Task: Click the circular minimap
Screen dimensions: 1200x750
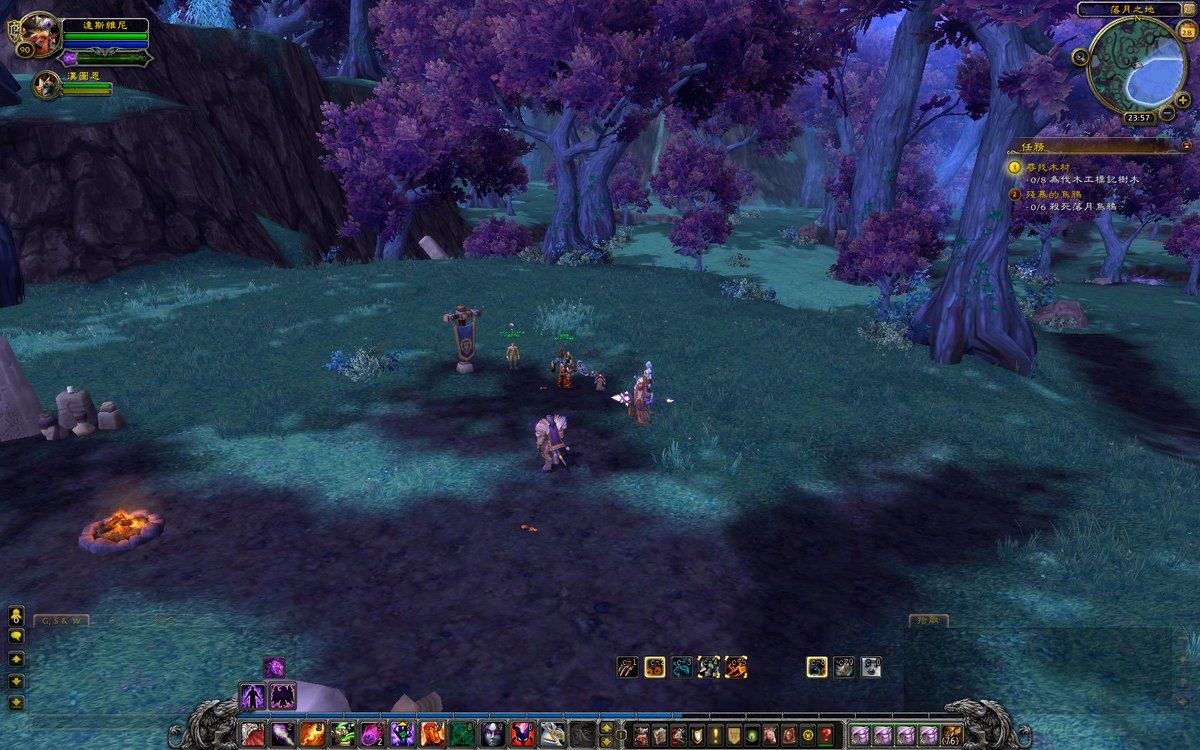Action: (1135, 64)
